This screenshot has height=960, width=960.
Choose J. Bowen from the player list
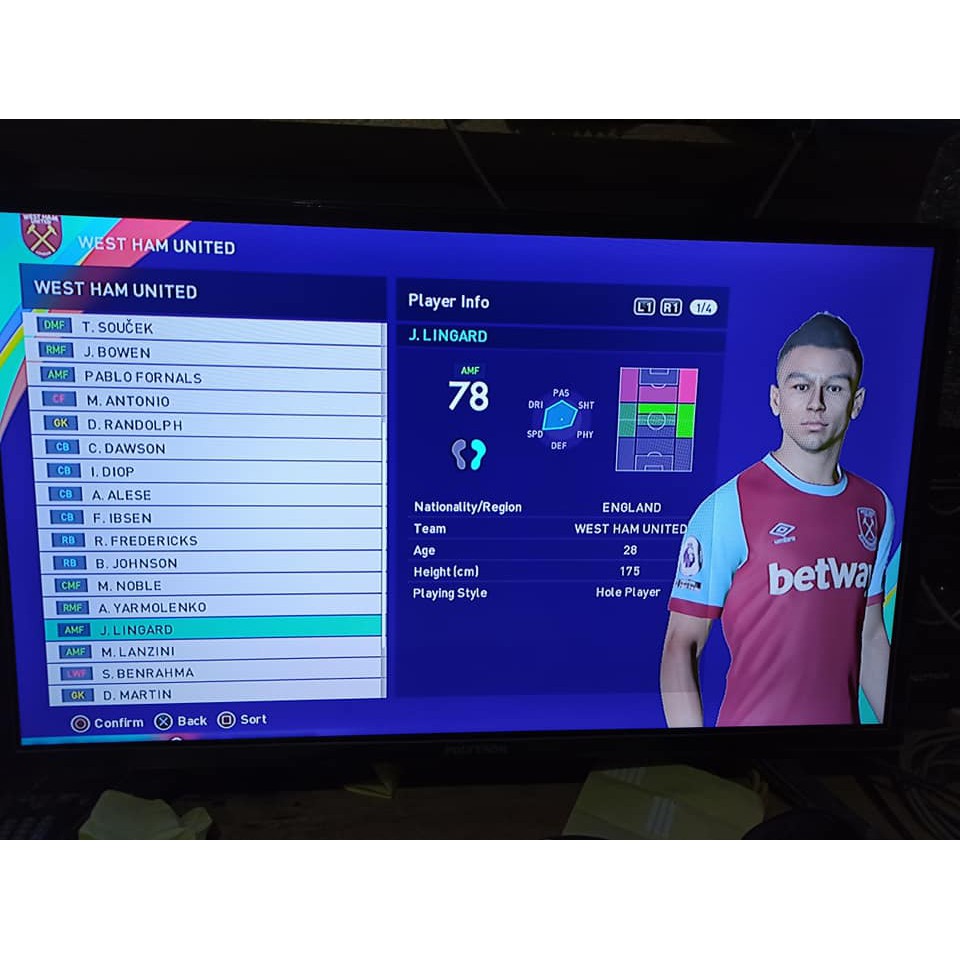click(200, 352)
